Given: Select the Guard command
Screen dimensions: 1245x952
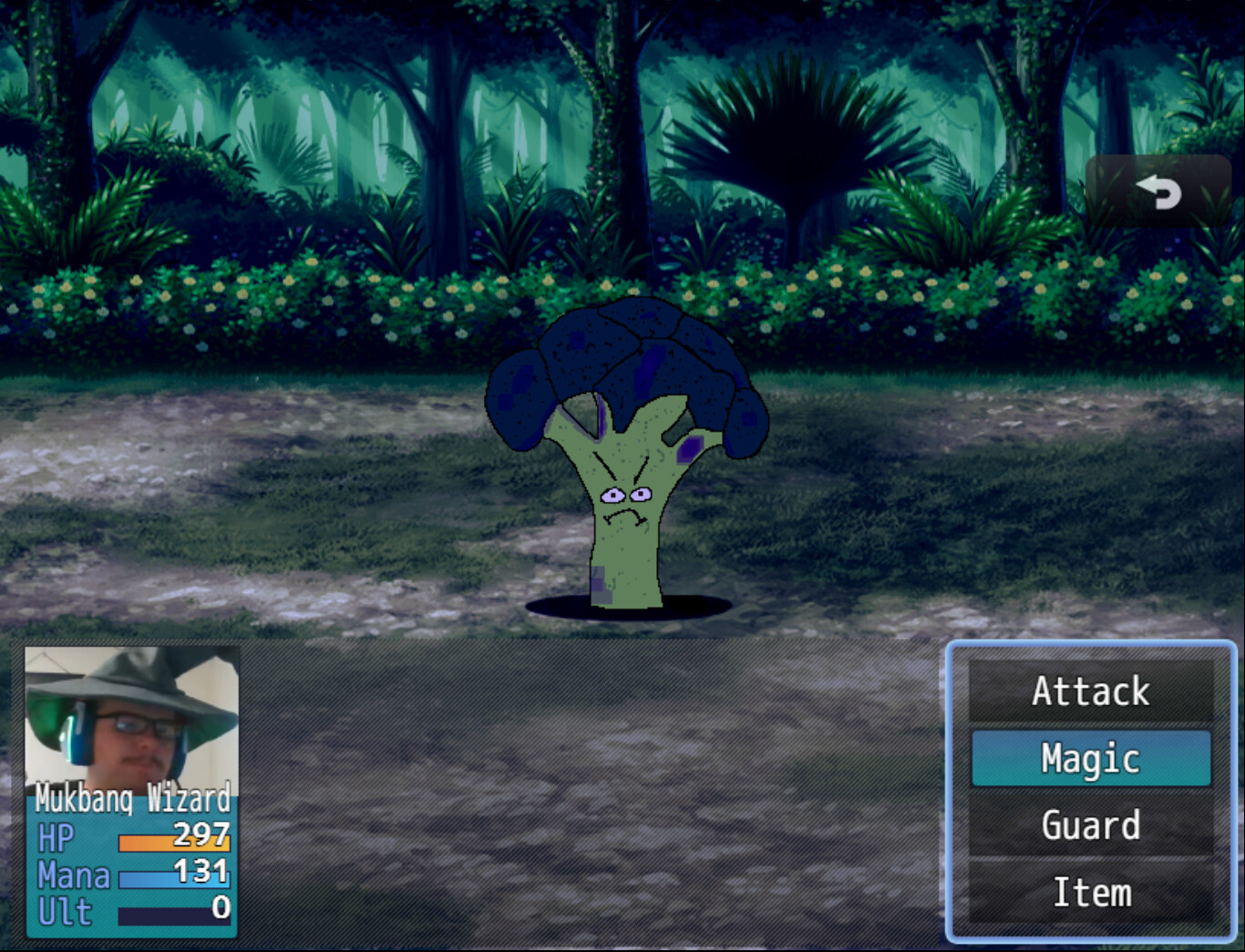Looking at the screenshot, I should tap(1089, 826).
